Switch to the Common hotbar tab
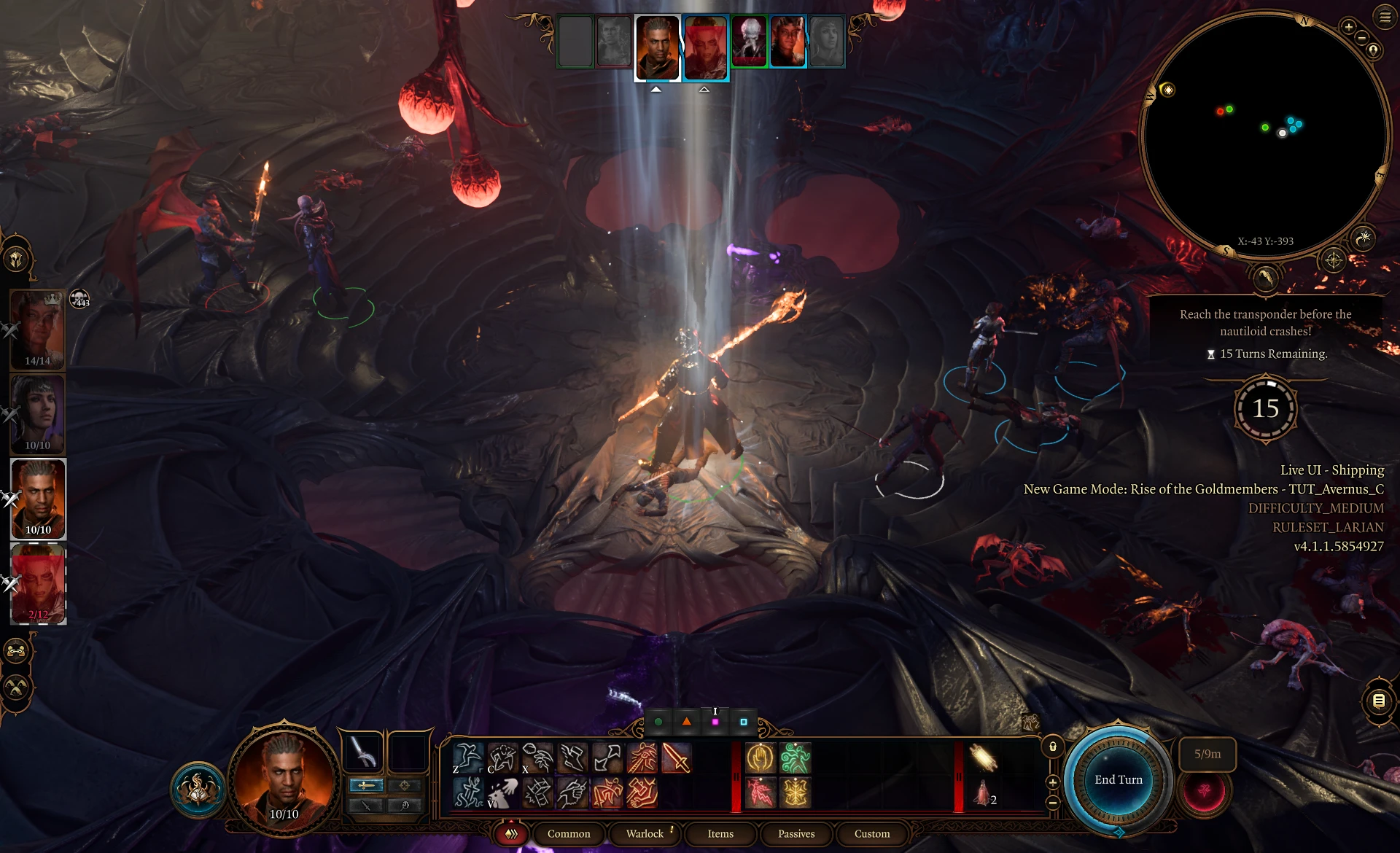Image resolution: width=1400 pixels, height=853 pixels. click(569, 833)
